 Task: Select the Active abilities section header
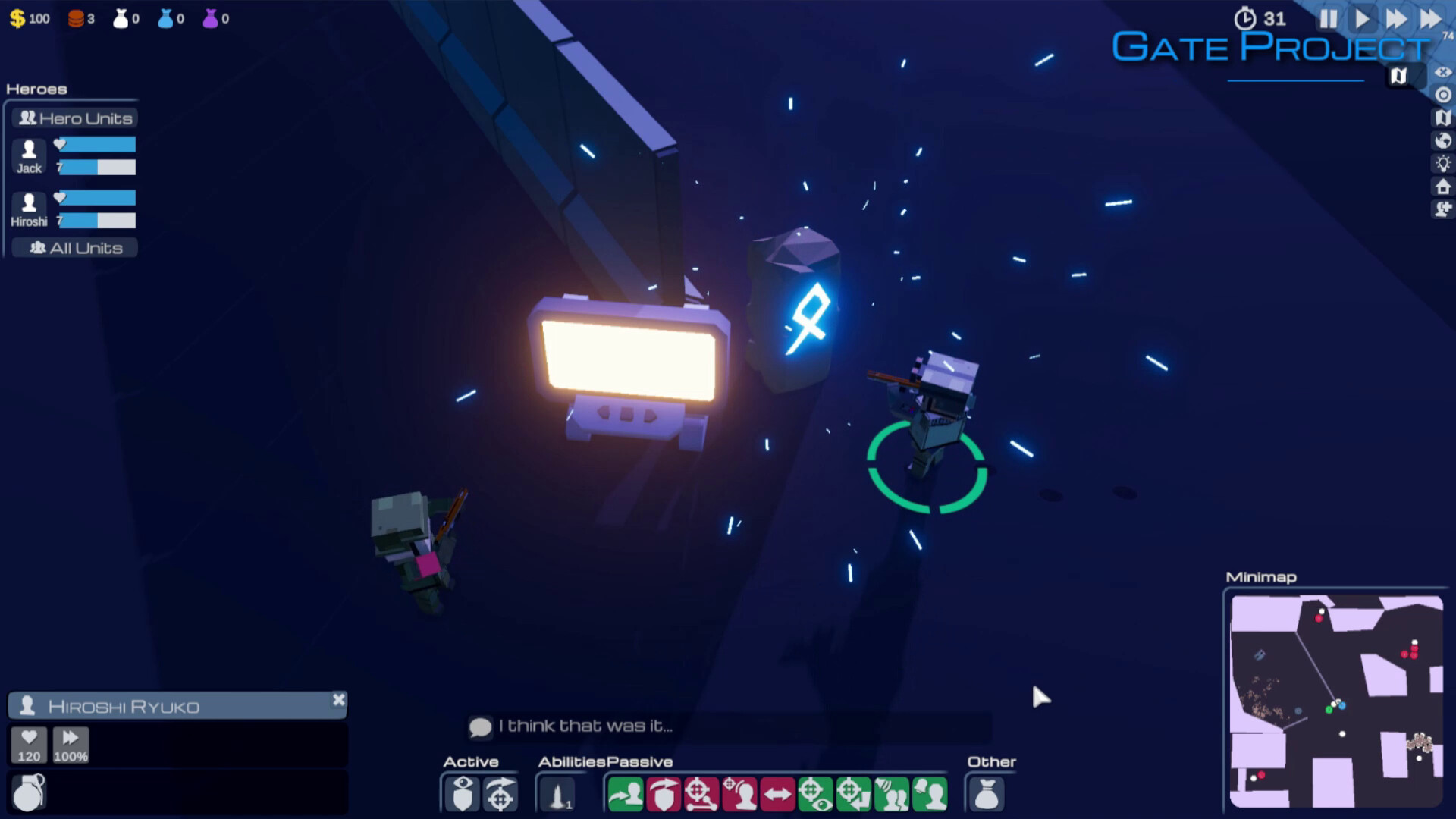tap(471, 761)
